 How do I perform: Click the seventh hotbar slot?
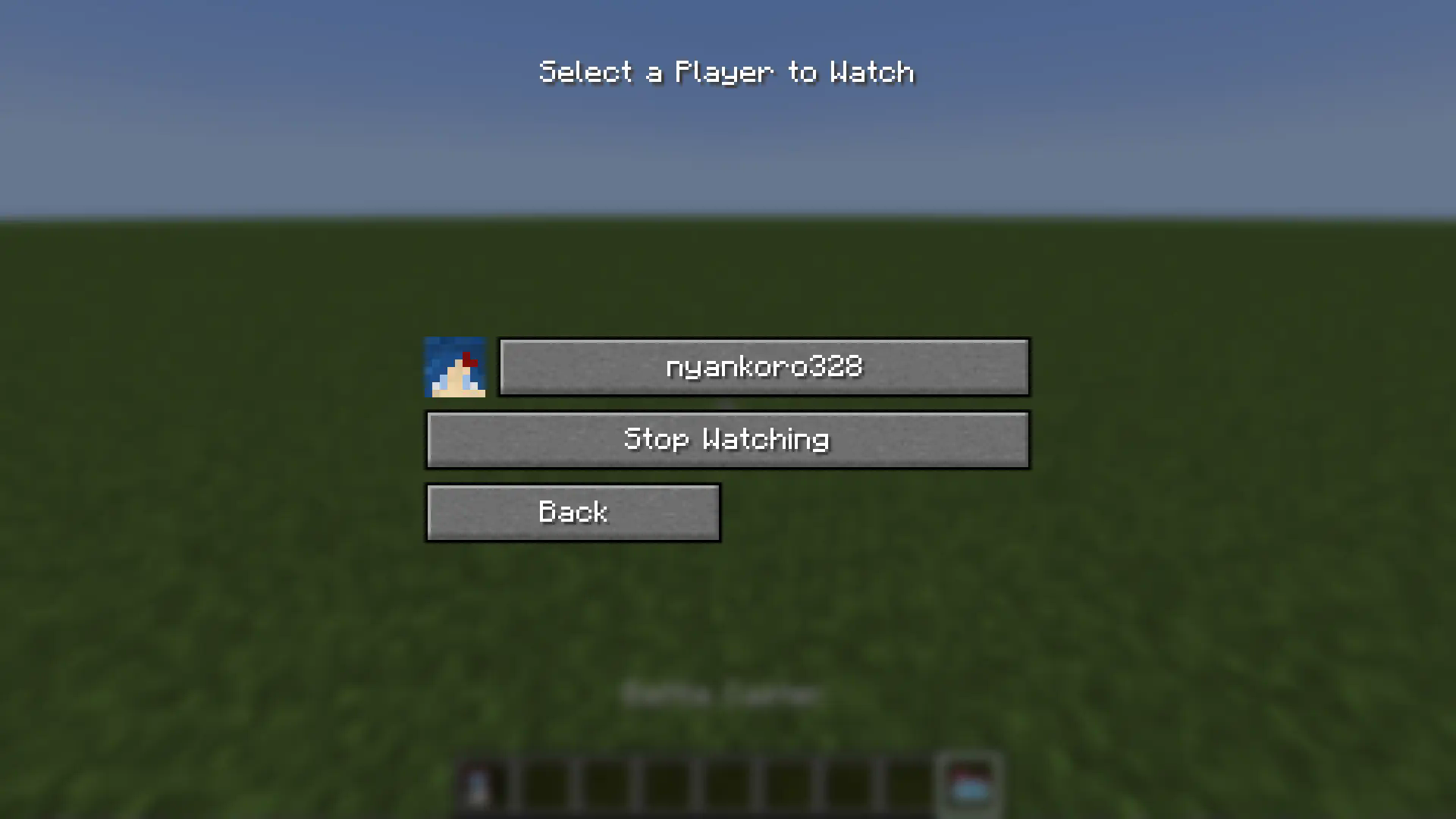tap(849, 785)
